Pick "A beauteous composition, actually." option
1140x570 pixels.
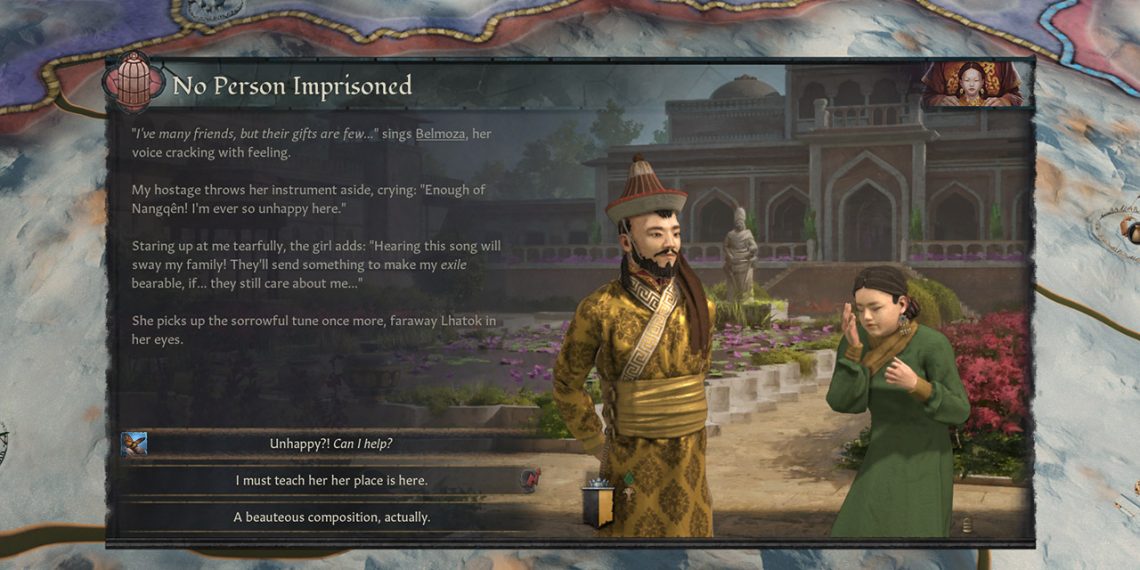[331, 517]
